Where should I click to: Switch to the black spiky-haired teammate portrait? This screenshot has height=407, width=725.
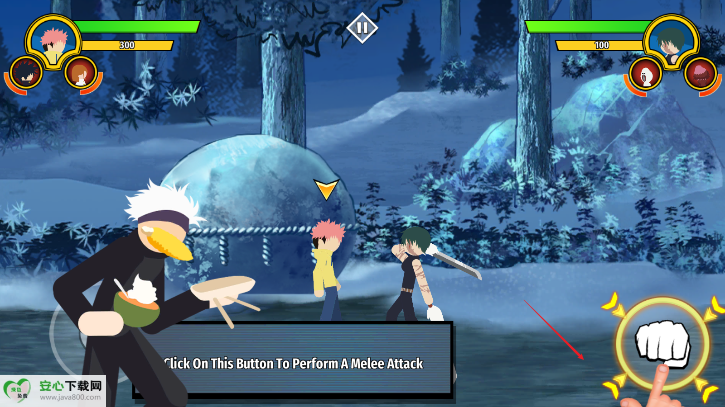coord(24,72)
